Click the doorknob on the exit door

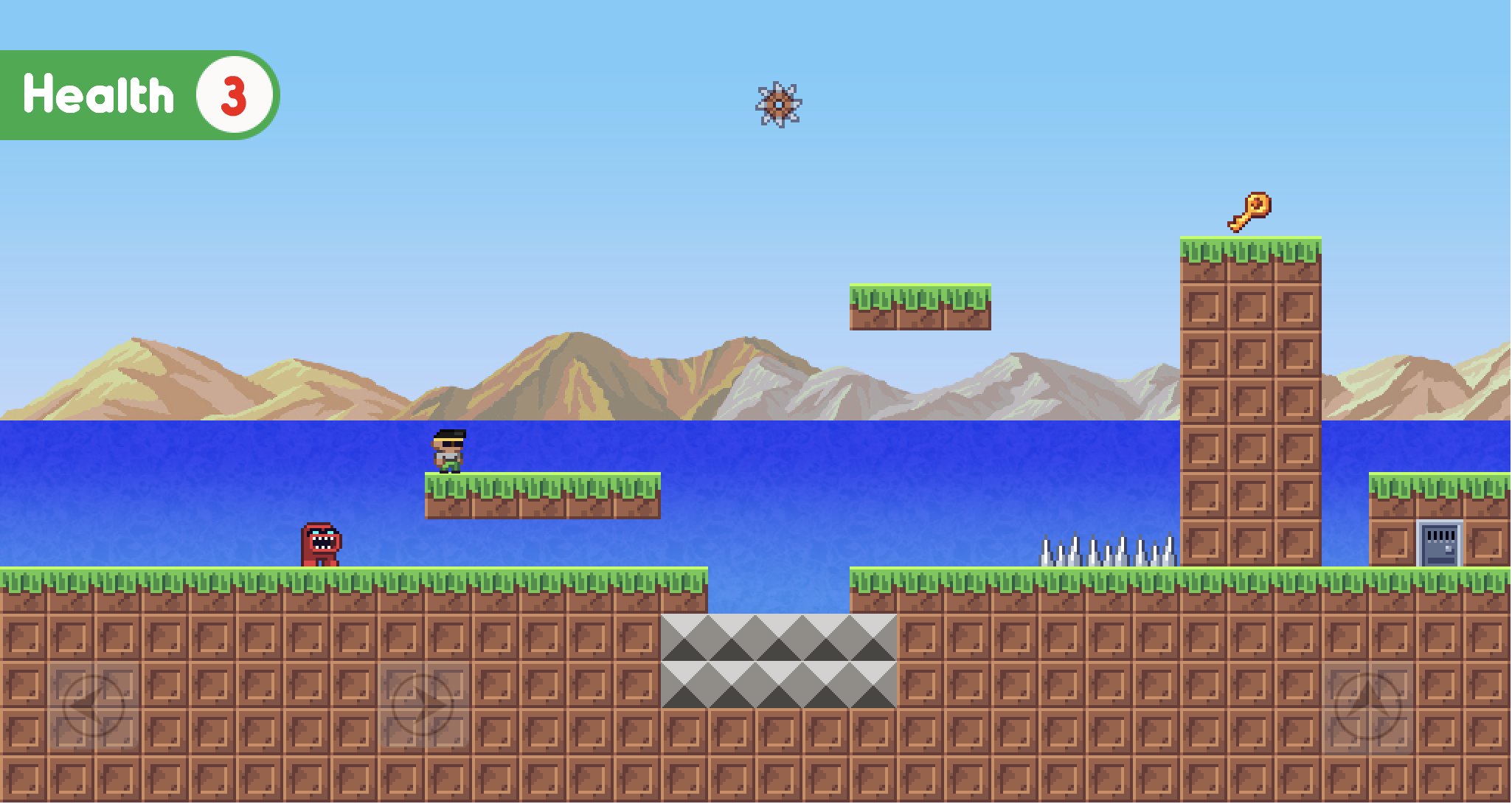point(1448,548)
